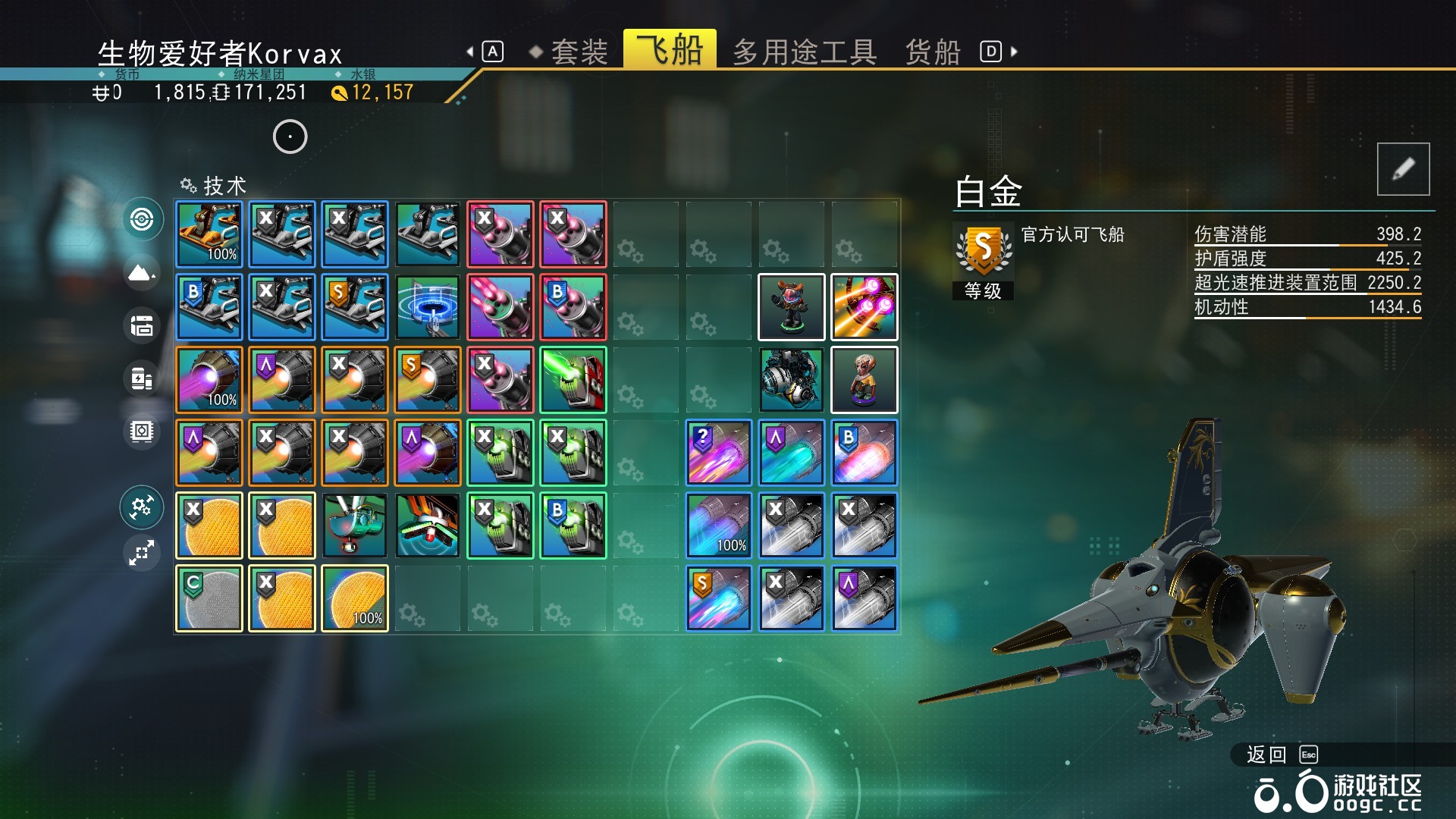
Task: Switch to the 套装 tab
Action: point(579,52)
